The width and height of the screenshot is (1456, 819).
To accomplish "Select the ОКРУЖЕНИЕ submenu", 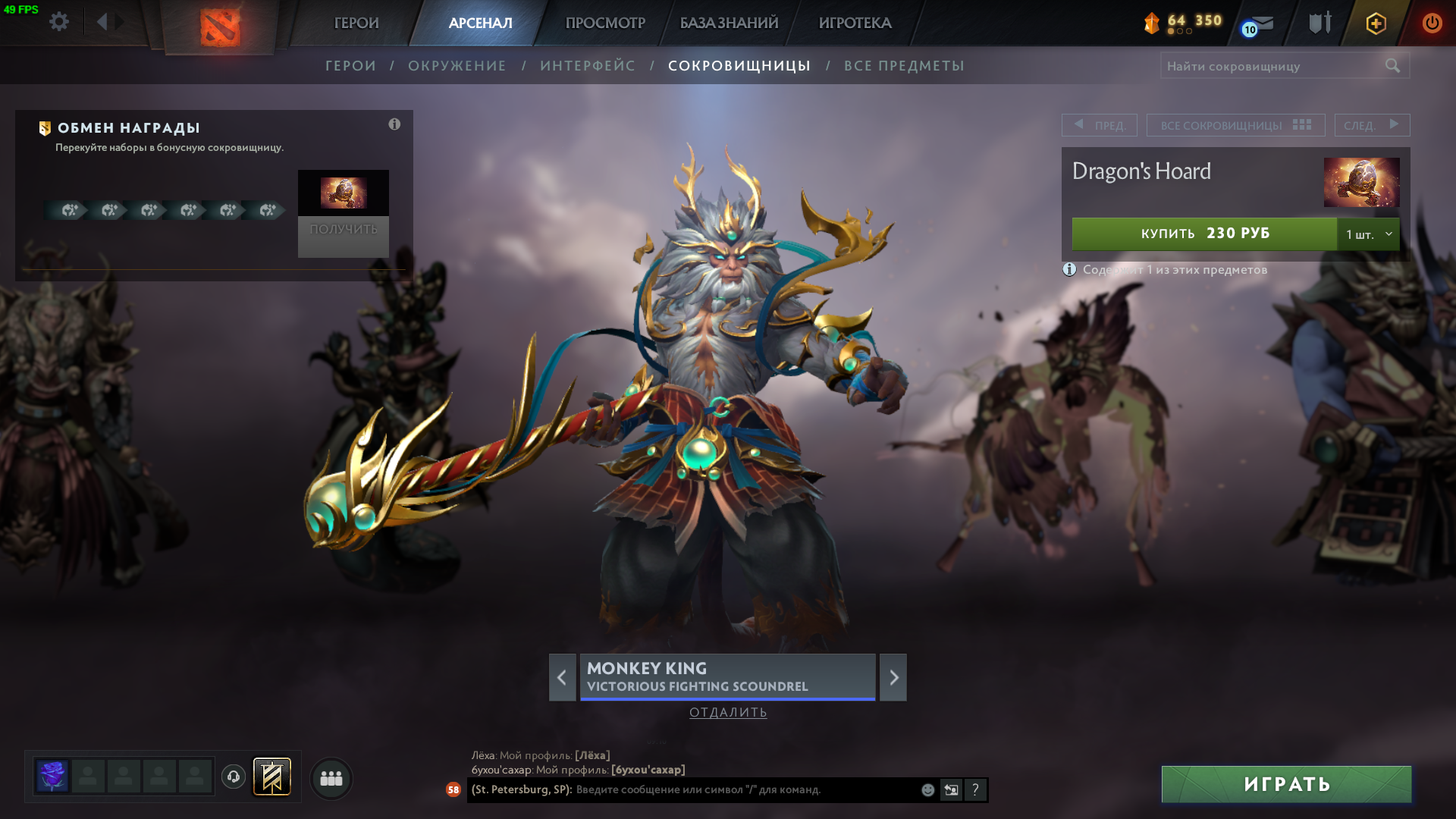I will point(457,66).
